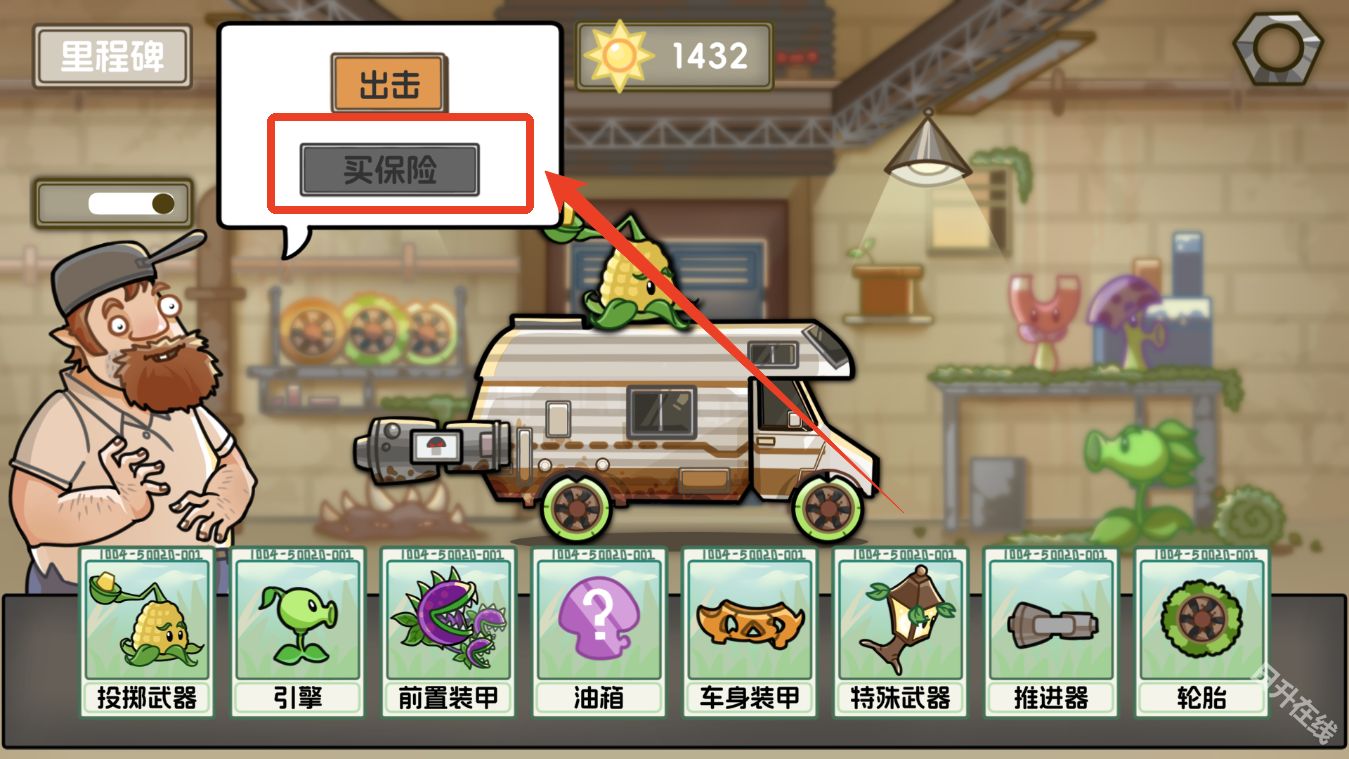The height and width of the screenshot is (759, 1349).
Task: Toggle the slider switch below 里程碑
Action: point(113,203)
